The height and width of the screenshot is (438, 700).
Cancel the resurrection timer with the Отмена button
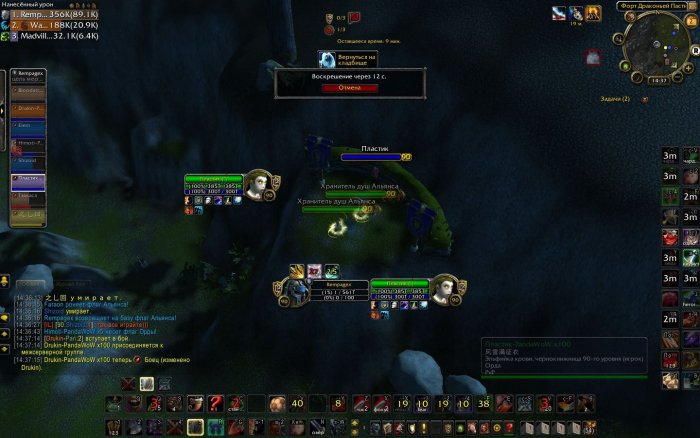(349, 87)
